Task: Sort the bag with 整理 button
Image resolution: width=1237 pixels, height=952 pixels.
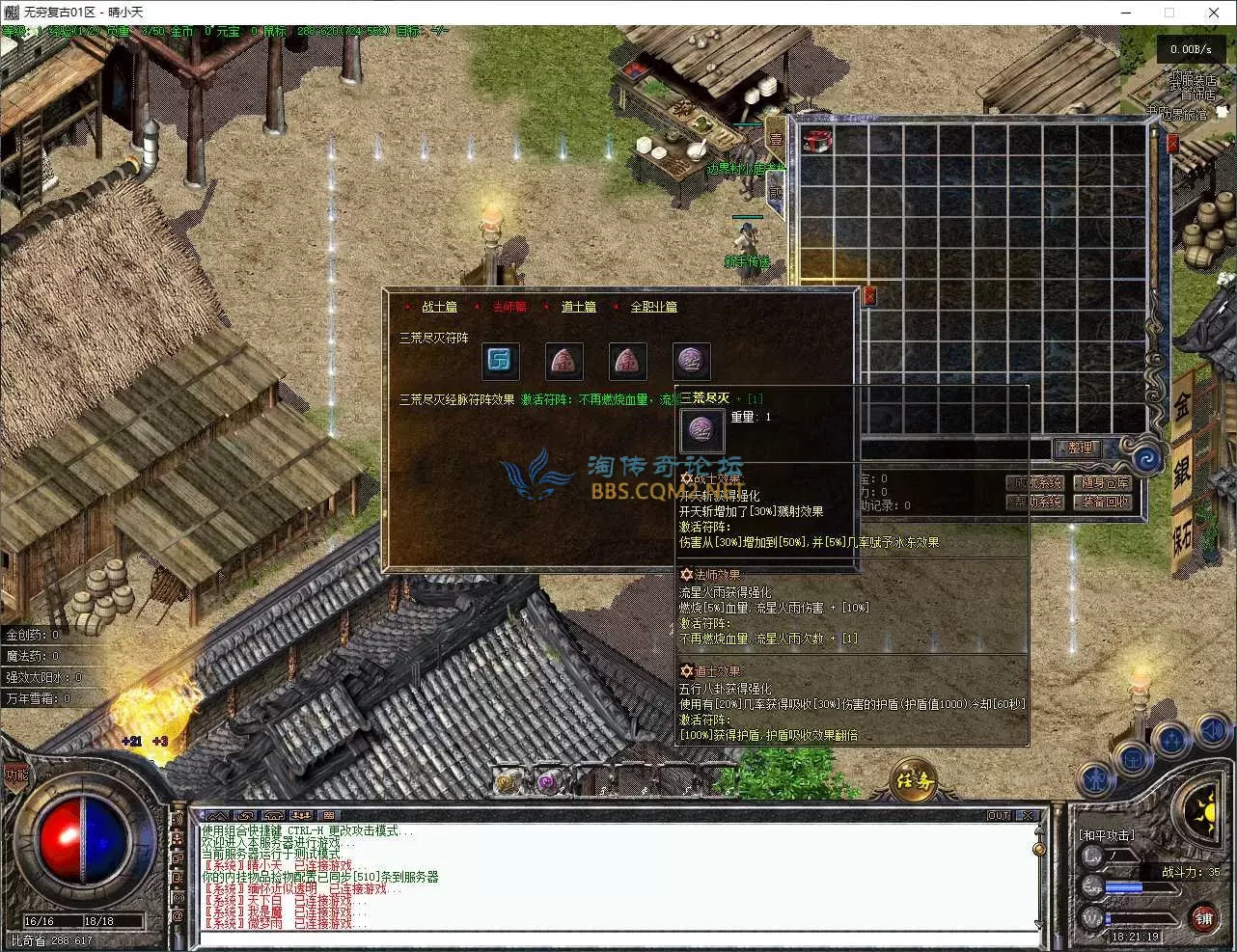Action: pyautogui.click(x=1079, y=449)
